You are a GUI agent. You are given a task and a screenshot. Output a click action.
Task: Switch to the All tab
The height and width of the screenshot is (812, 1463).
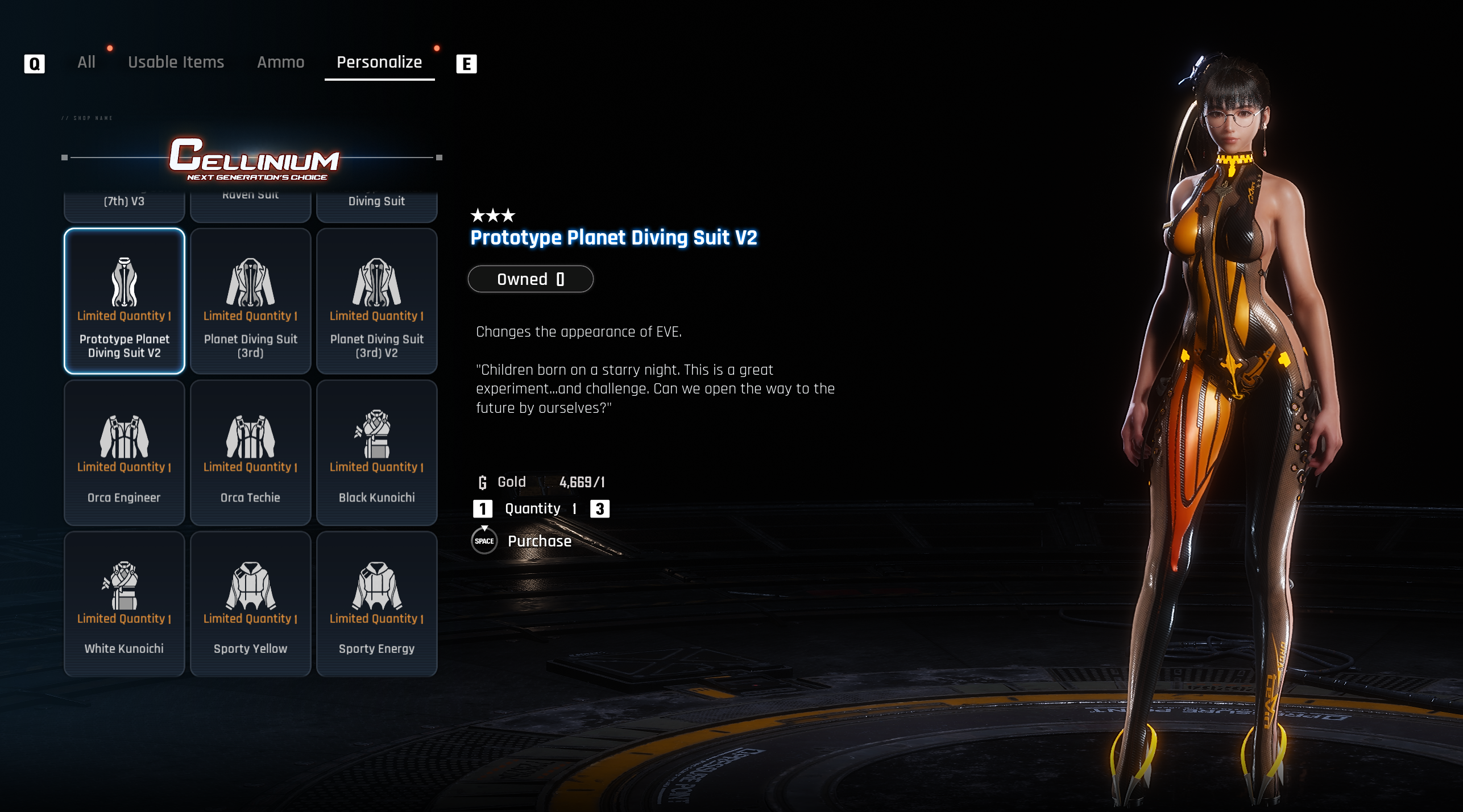point(86,62)
